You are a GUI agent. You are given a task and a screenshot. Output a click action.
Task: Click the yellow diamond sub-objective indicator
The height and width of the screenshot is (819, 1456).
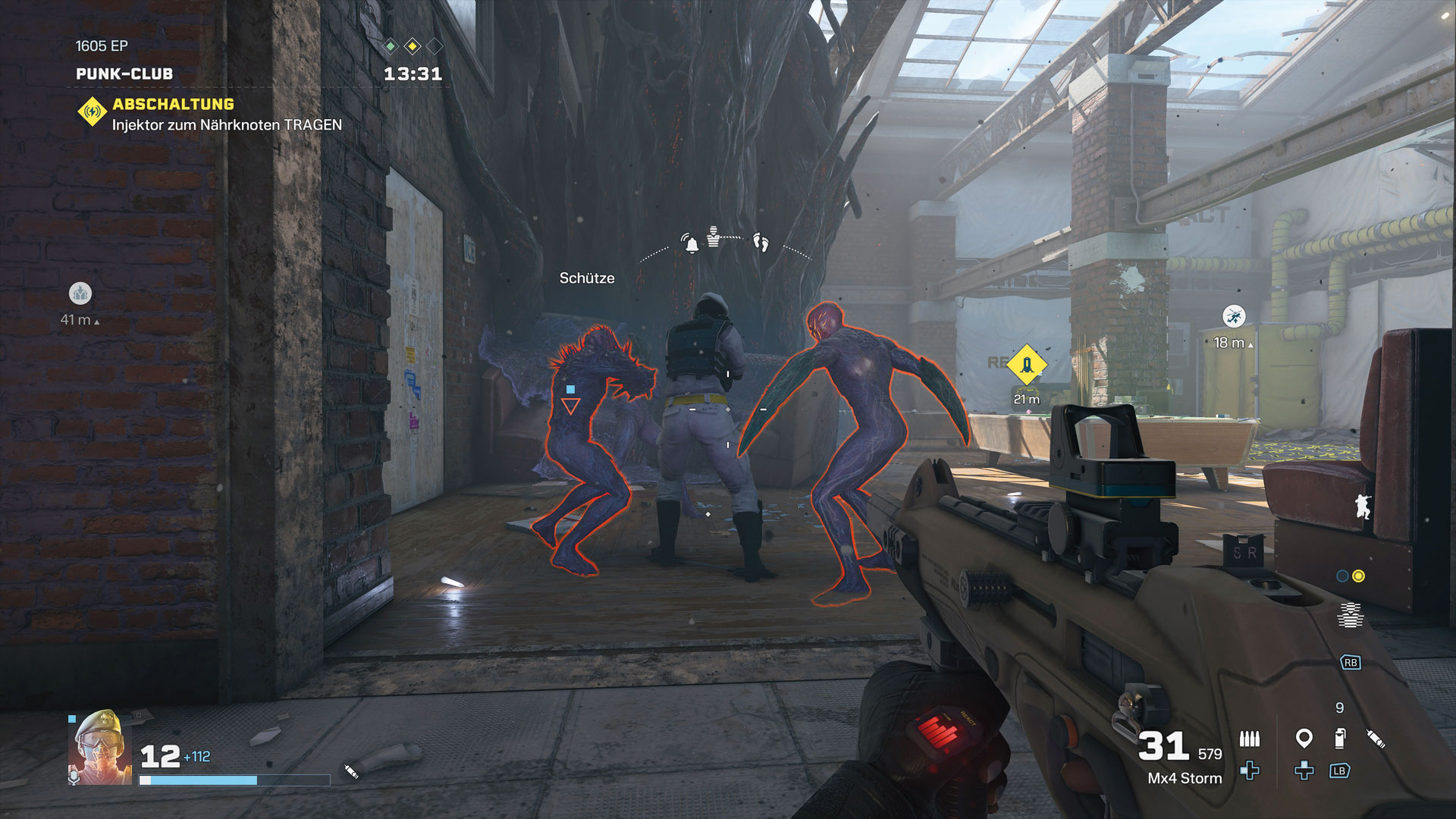pos(413,46)
